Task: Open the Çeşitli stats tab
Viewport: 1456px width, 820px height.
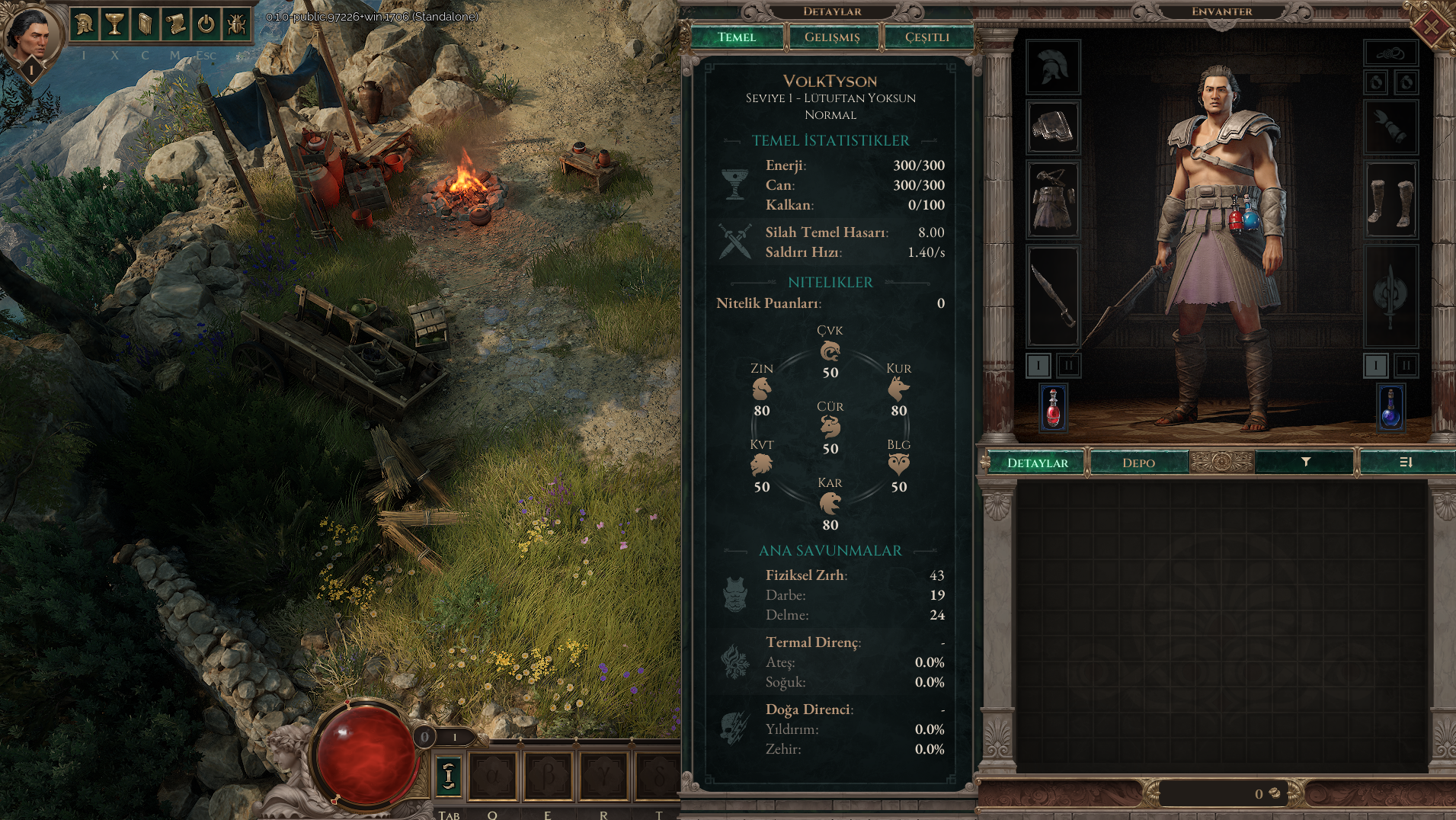Action: tap(927, 37)
